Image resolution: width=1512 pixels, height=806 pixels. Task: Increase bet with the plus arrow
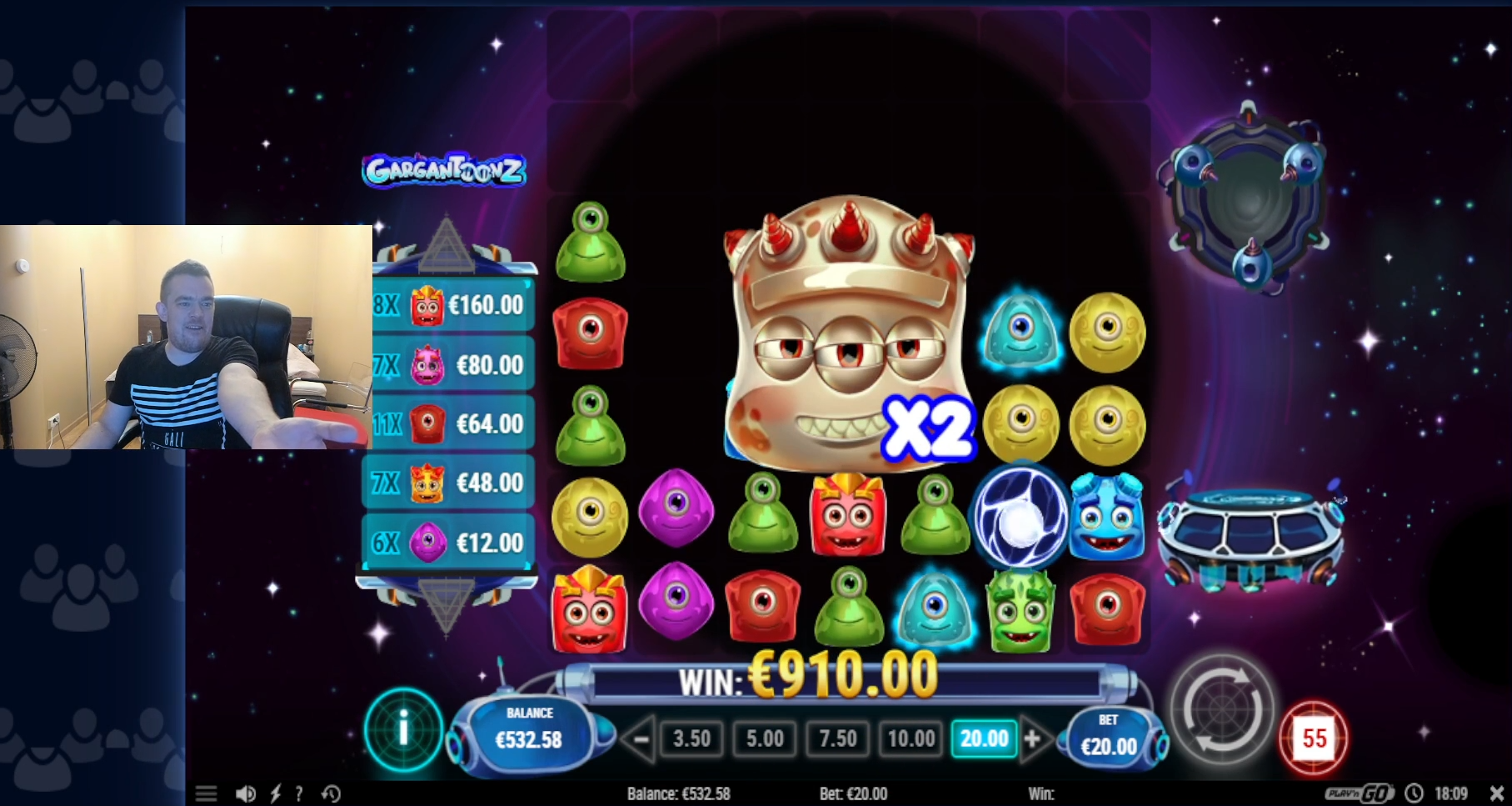[x=1033, y=739]
